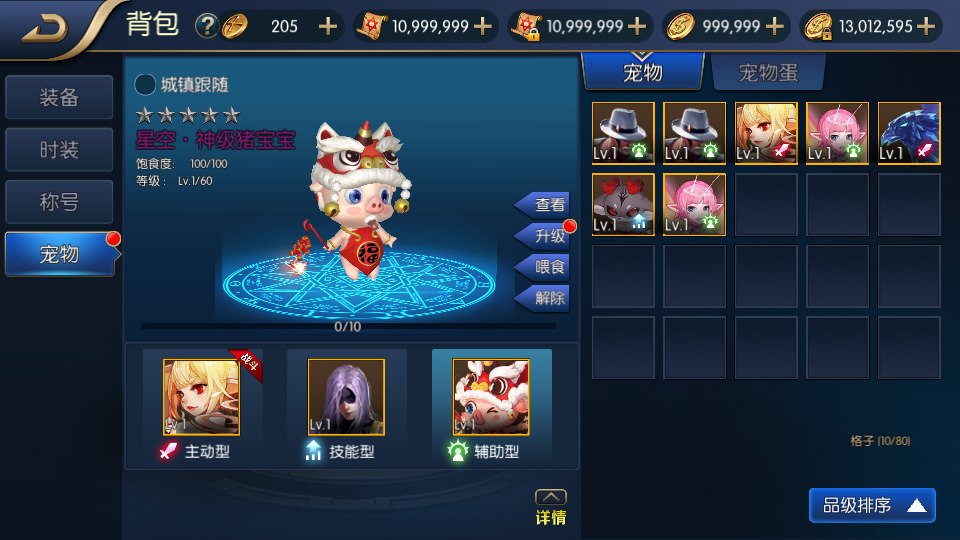This screenshot has height=540, width=960.
Task: Open the 装备 equipment tab
Action: click(59, 98)
